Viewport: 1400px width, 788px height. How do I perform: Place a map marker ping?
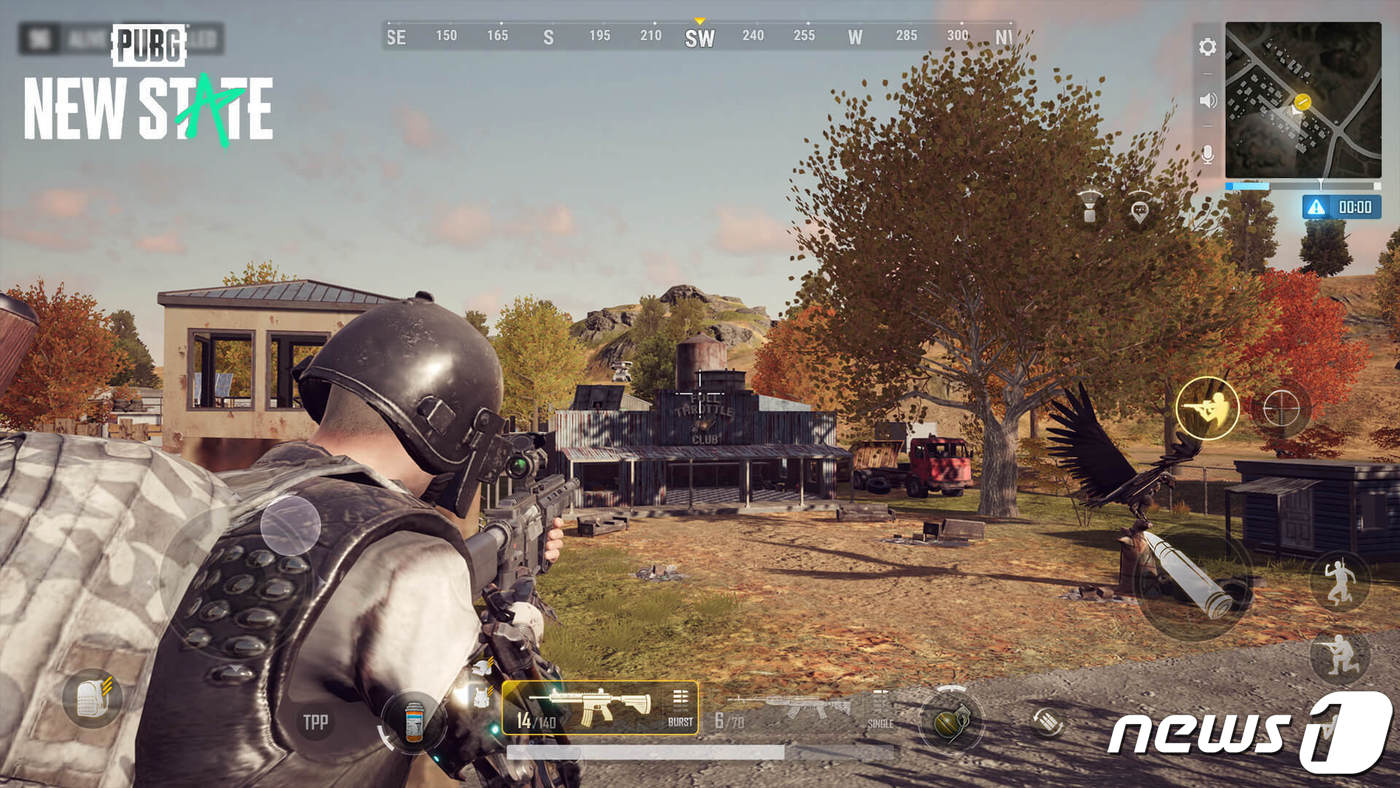coord(1140,207)
